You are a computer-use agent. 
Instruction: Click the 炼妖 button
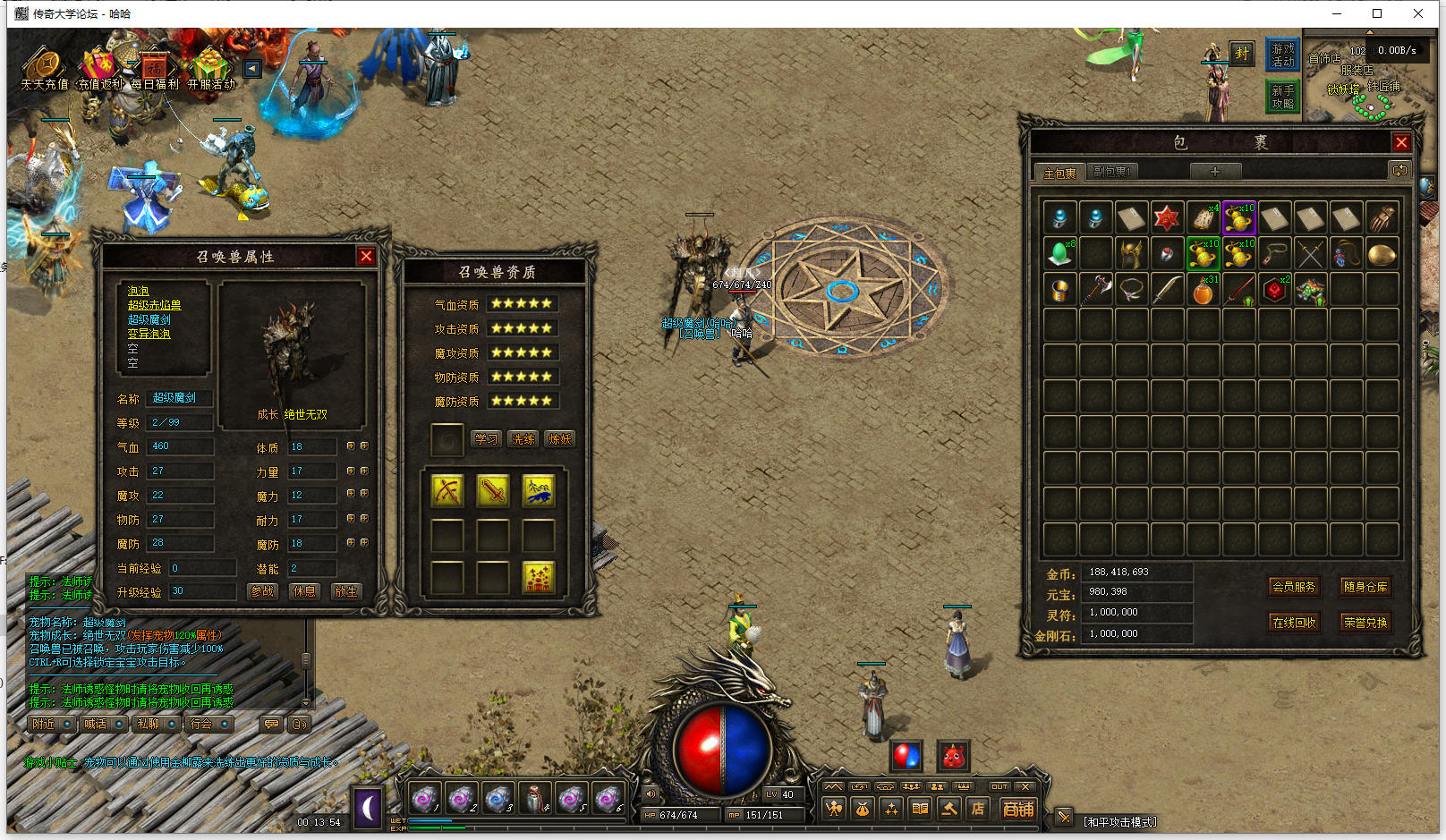560,439
